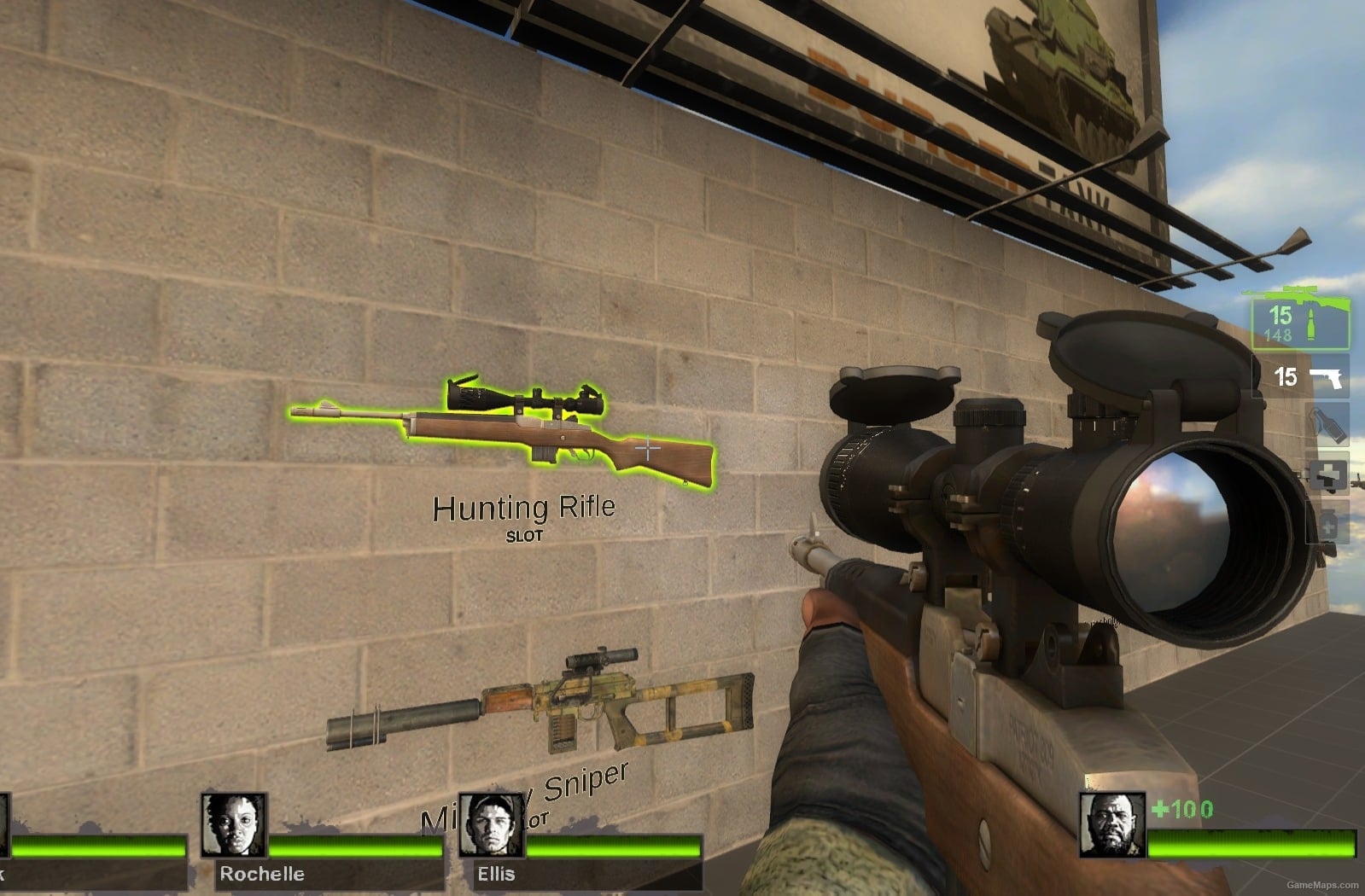Click the pistol ammo count of 15

point(1285,377)
